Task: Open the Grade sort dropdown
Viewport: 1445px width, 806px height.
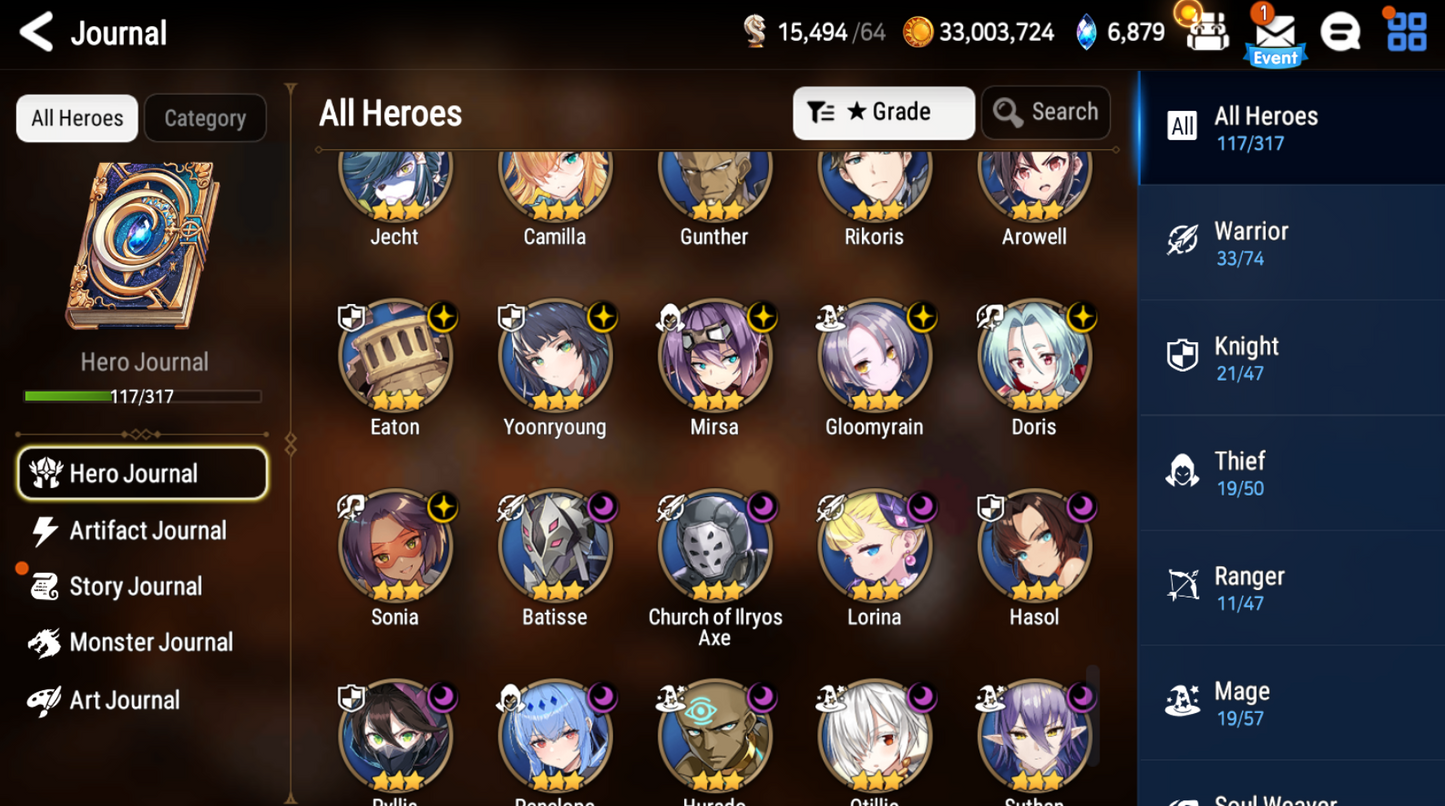Action: [x=883, y=112]
